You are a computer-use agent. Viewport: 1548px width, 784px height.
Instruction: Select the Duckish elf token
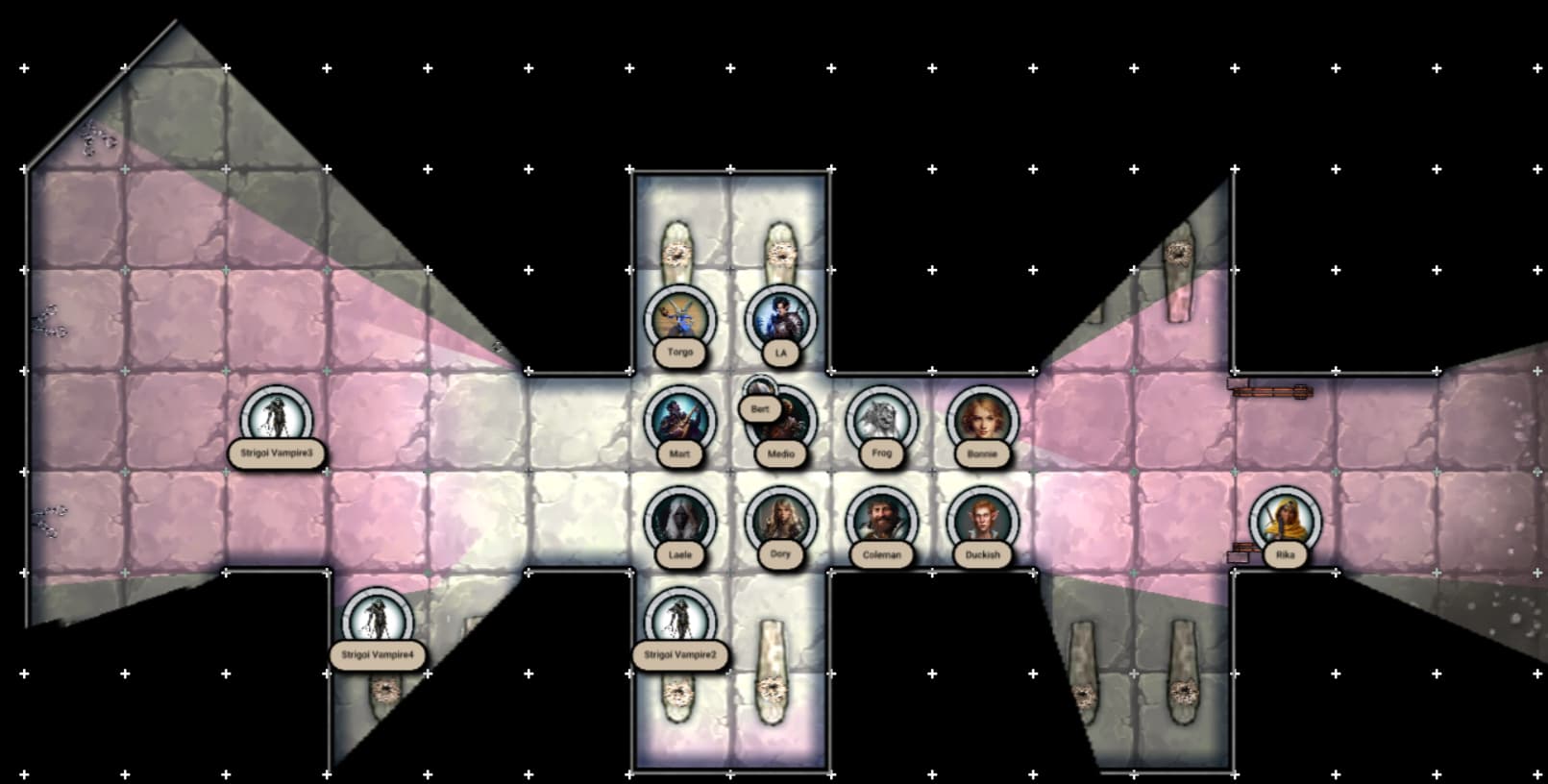point(982,521)
